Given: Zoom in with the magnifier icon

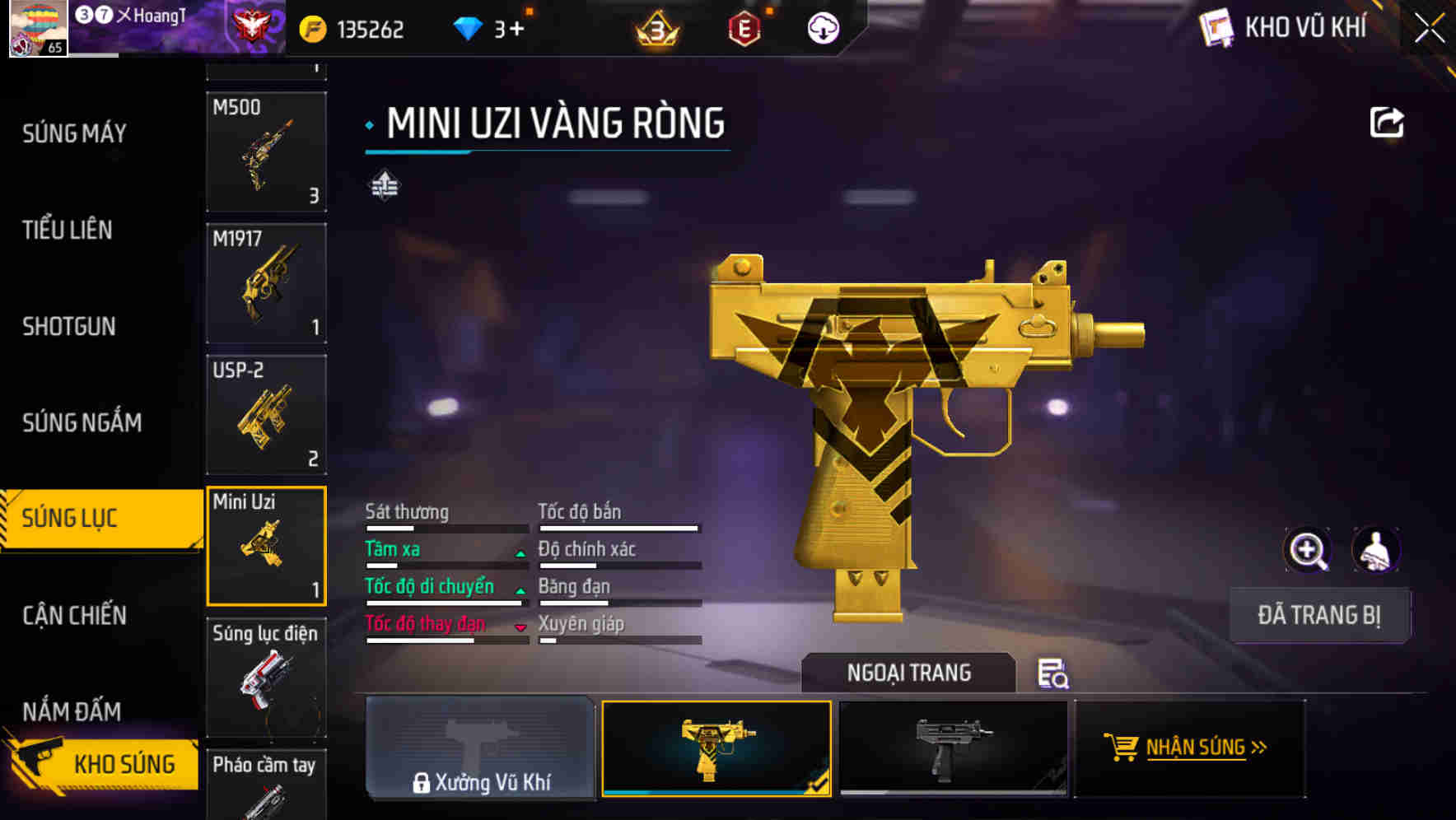Looking at the screenshot, I should pos(1308,550).
